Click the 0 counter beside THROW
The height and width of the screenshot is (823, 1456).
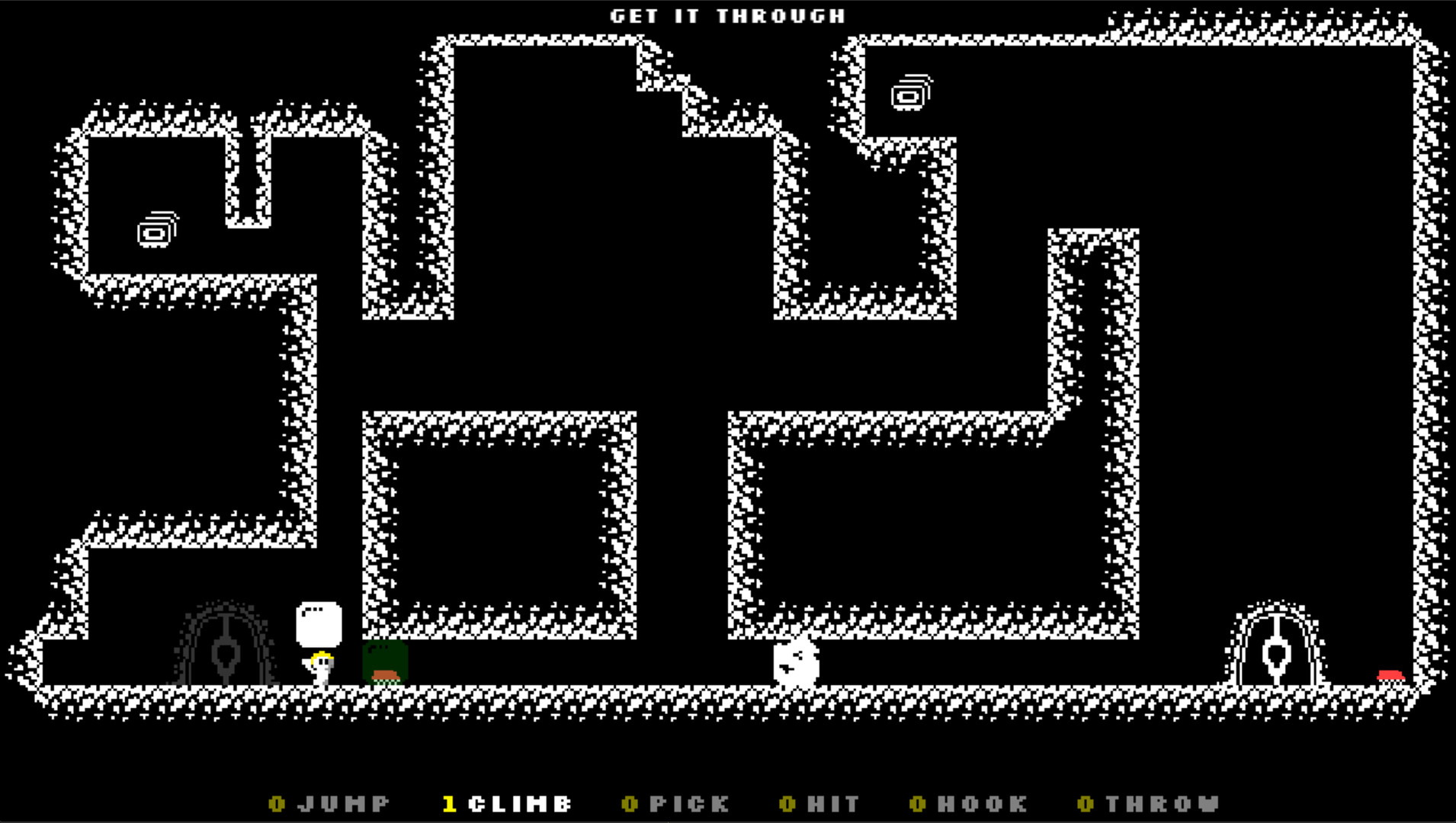[1085, 802]
